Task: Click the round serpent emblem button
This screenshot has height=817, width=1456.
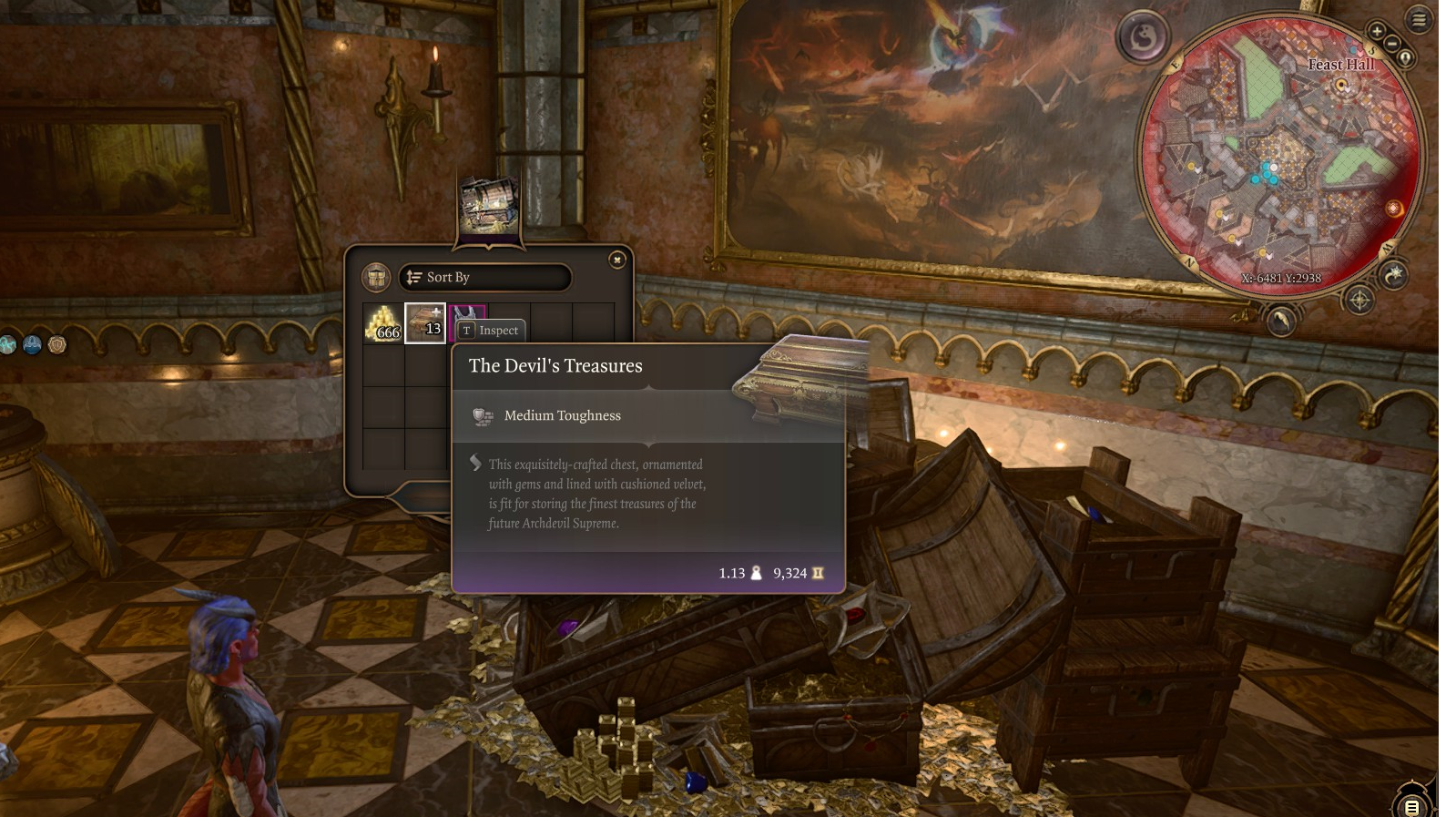Action: click(1144, 37)
